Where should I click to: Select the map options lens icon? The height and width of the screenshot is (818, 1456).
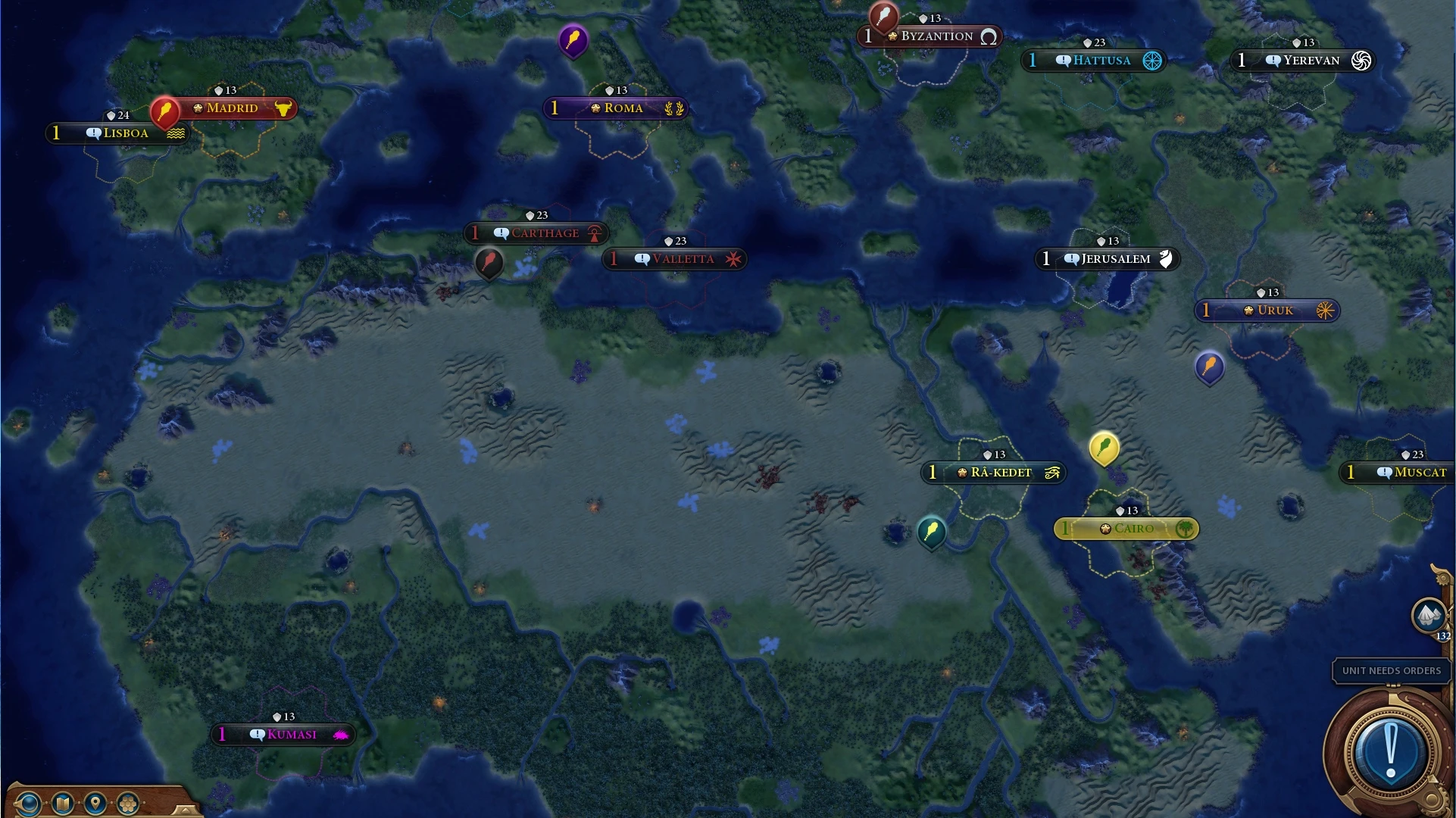pos(29,803)
